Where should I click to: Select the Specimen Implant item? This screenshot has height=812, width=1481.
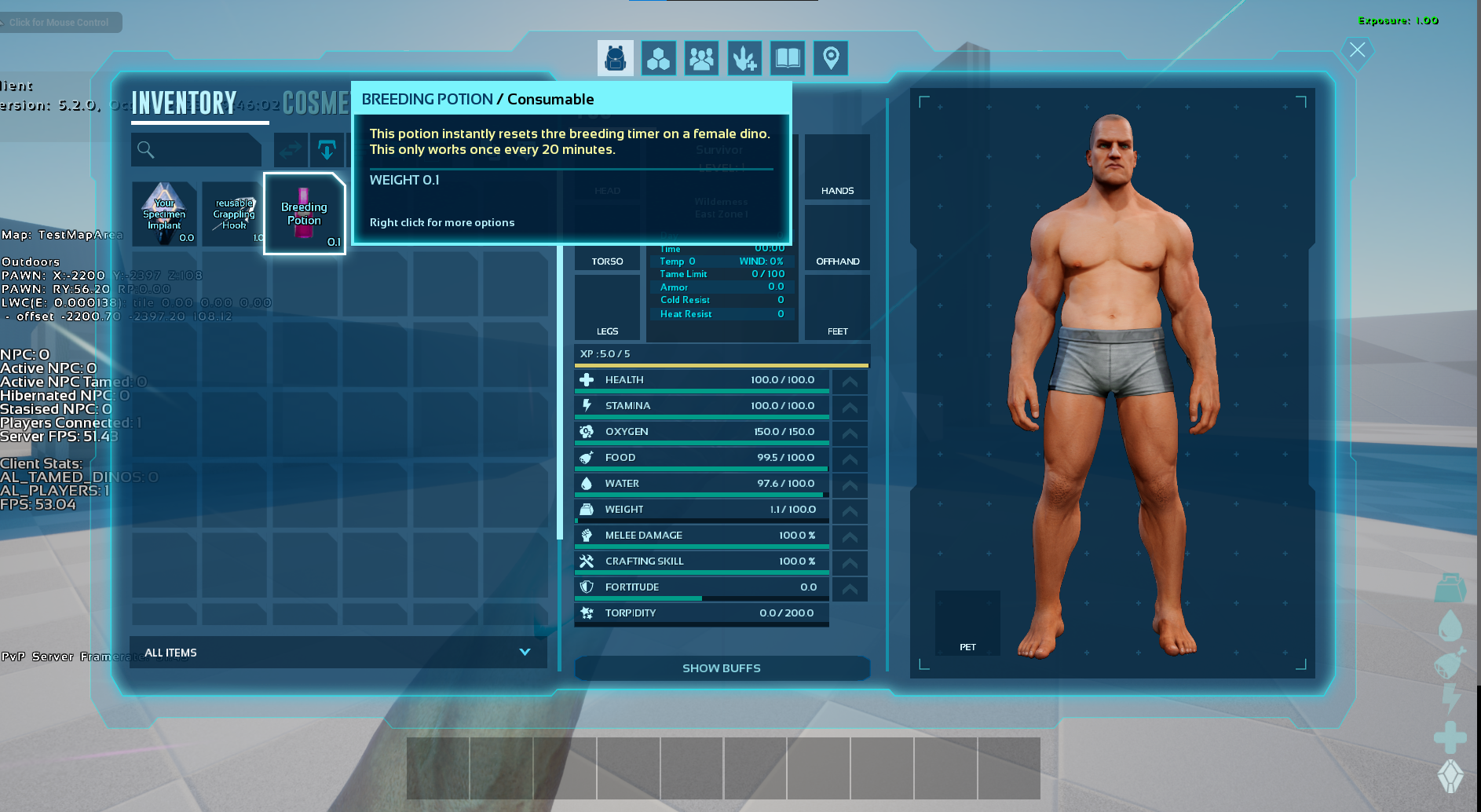pos(164,214)
